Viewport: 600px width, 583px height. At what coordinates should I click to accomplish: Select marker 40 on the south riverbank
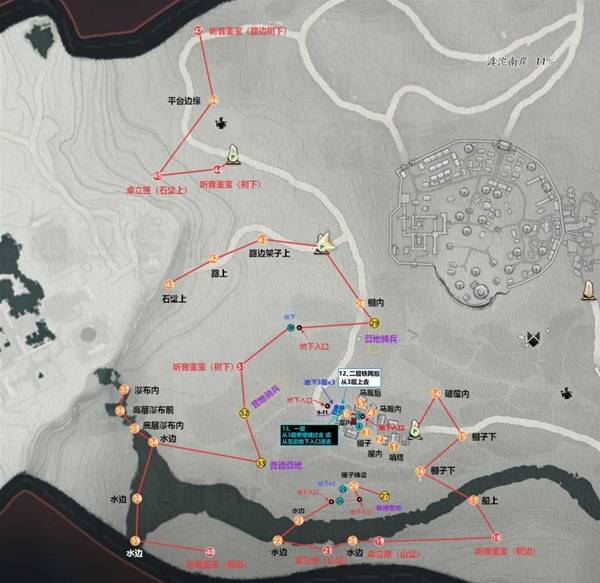(x=209, y=551)
